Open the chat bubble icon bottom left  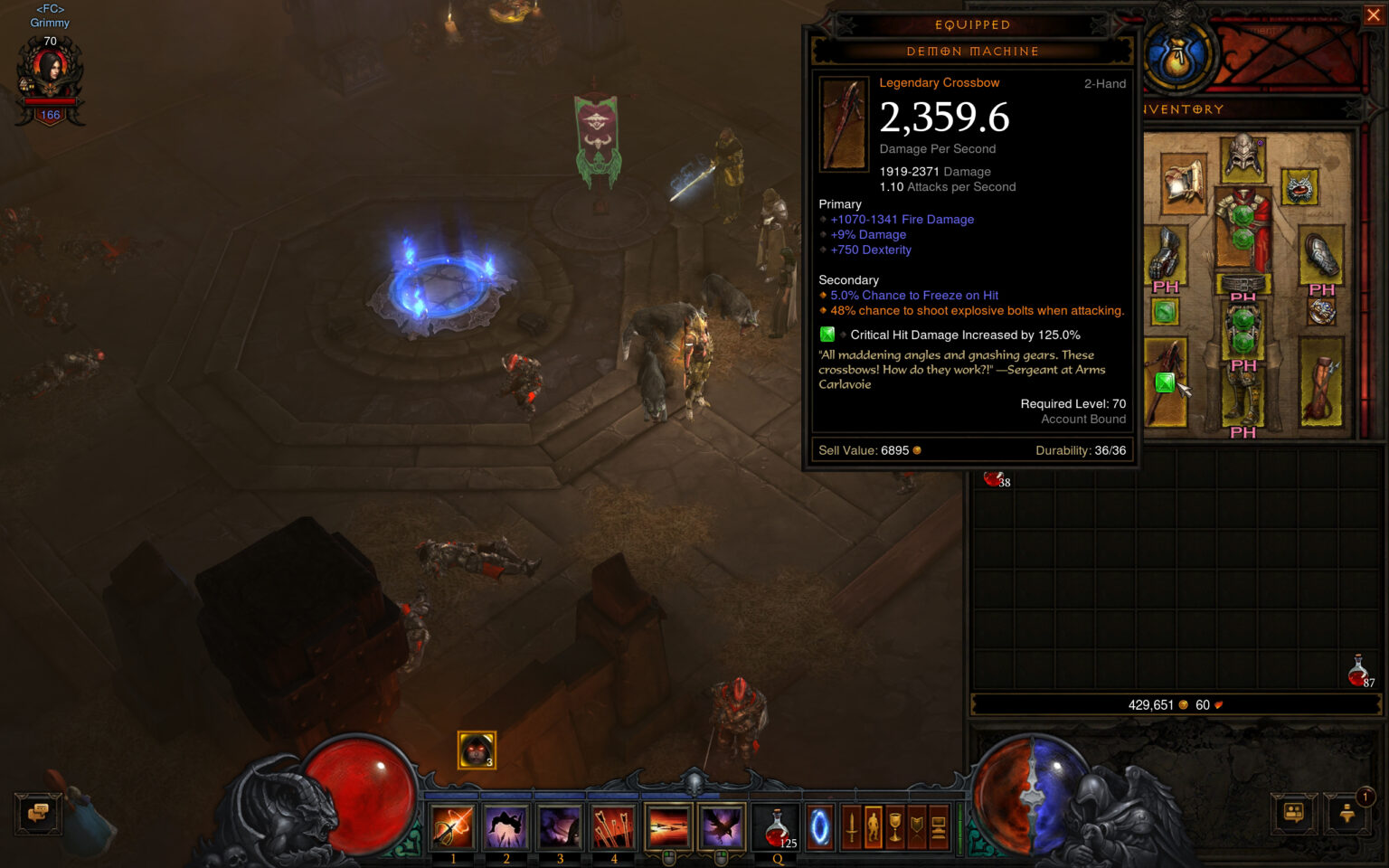coord(36,814)
